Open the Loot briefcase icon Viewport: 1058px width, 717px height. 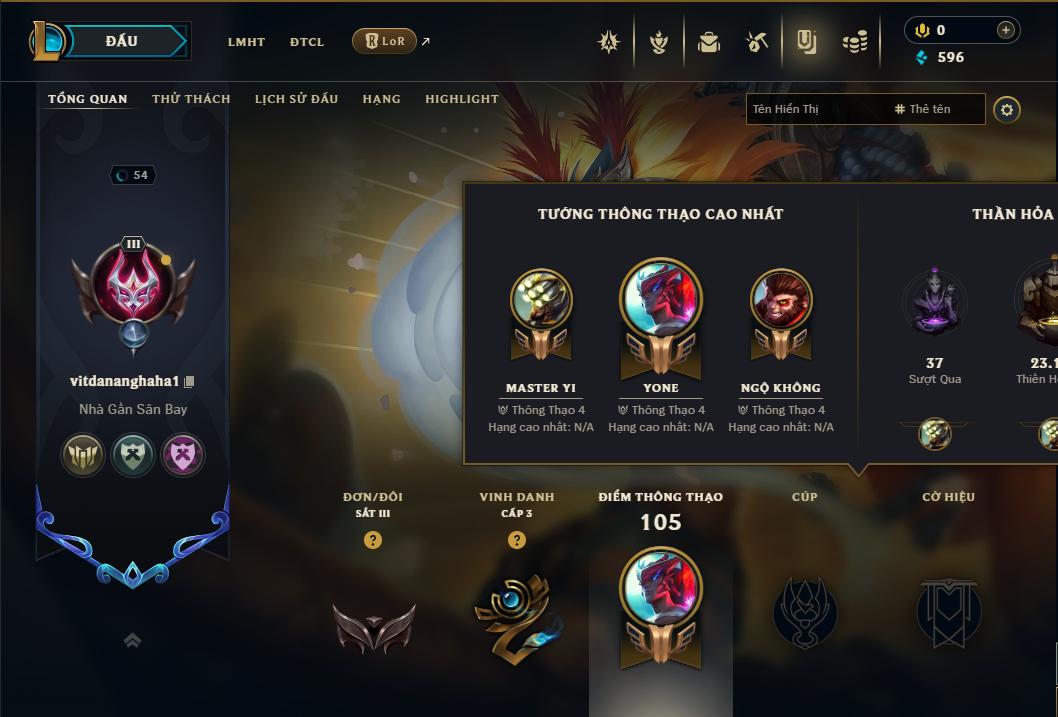709,42
